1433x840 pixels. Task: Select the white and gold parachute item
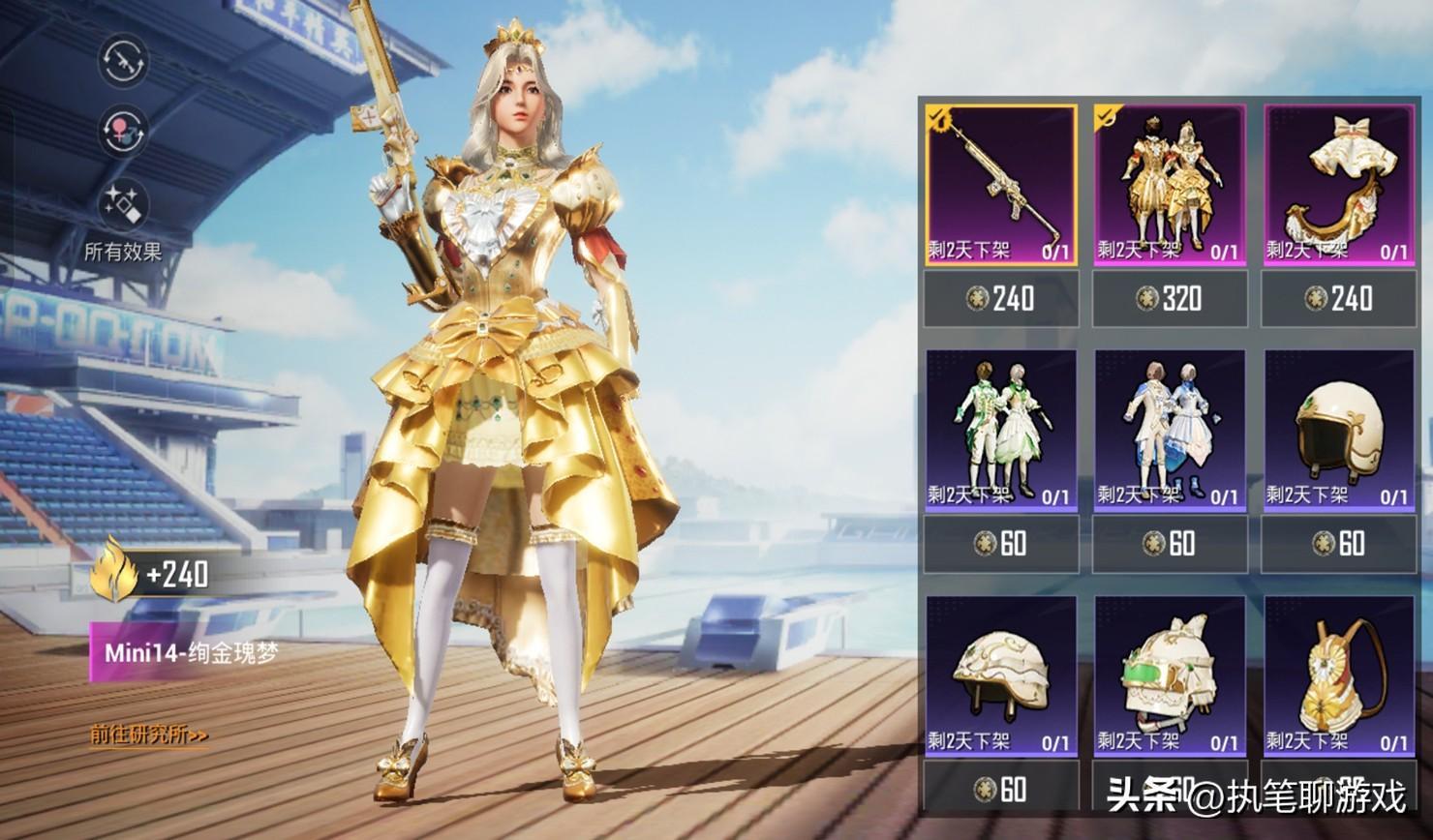click(1338, 184)
